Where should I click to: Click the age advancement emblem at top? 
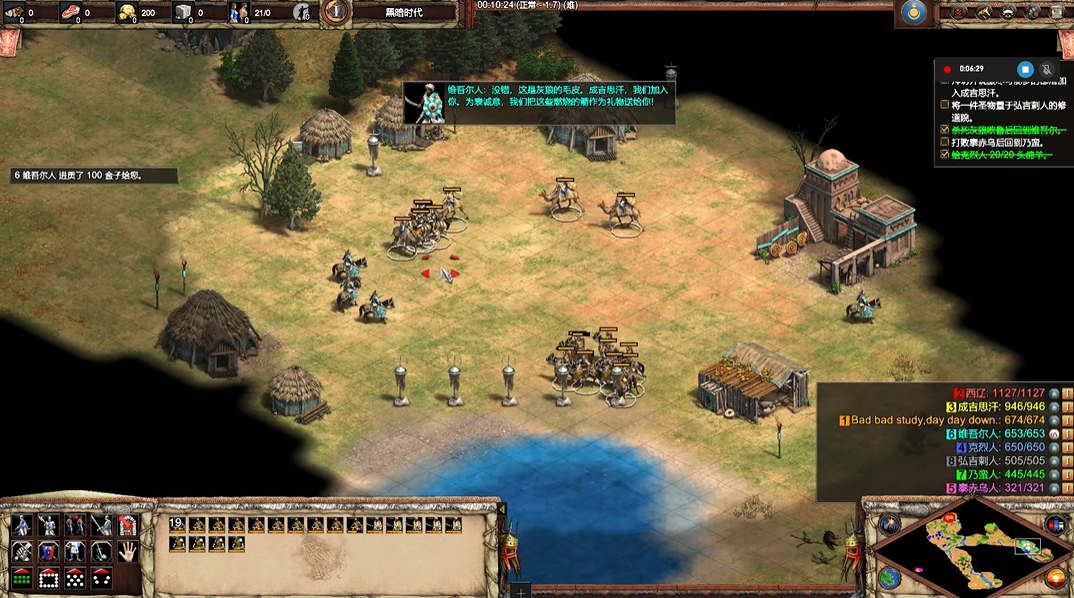coord(336,12)
